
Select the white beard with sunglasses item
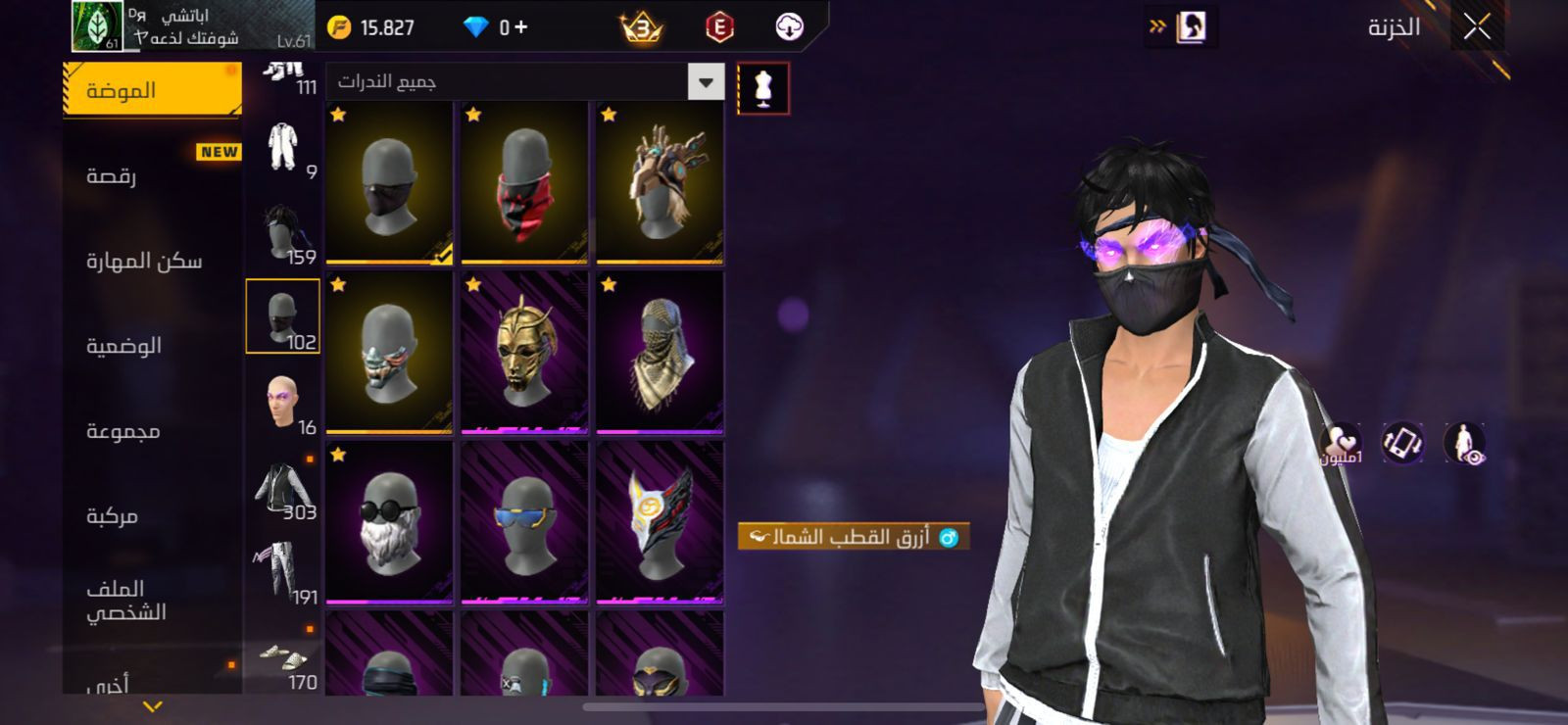click(389, 522)
